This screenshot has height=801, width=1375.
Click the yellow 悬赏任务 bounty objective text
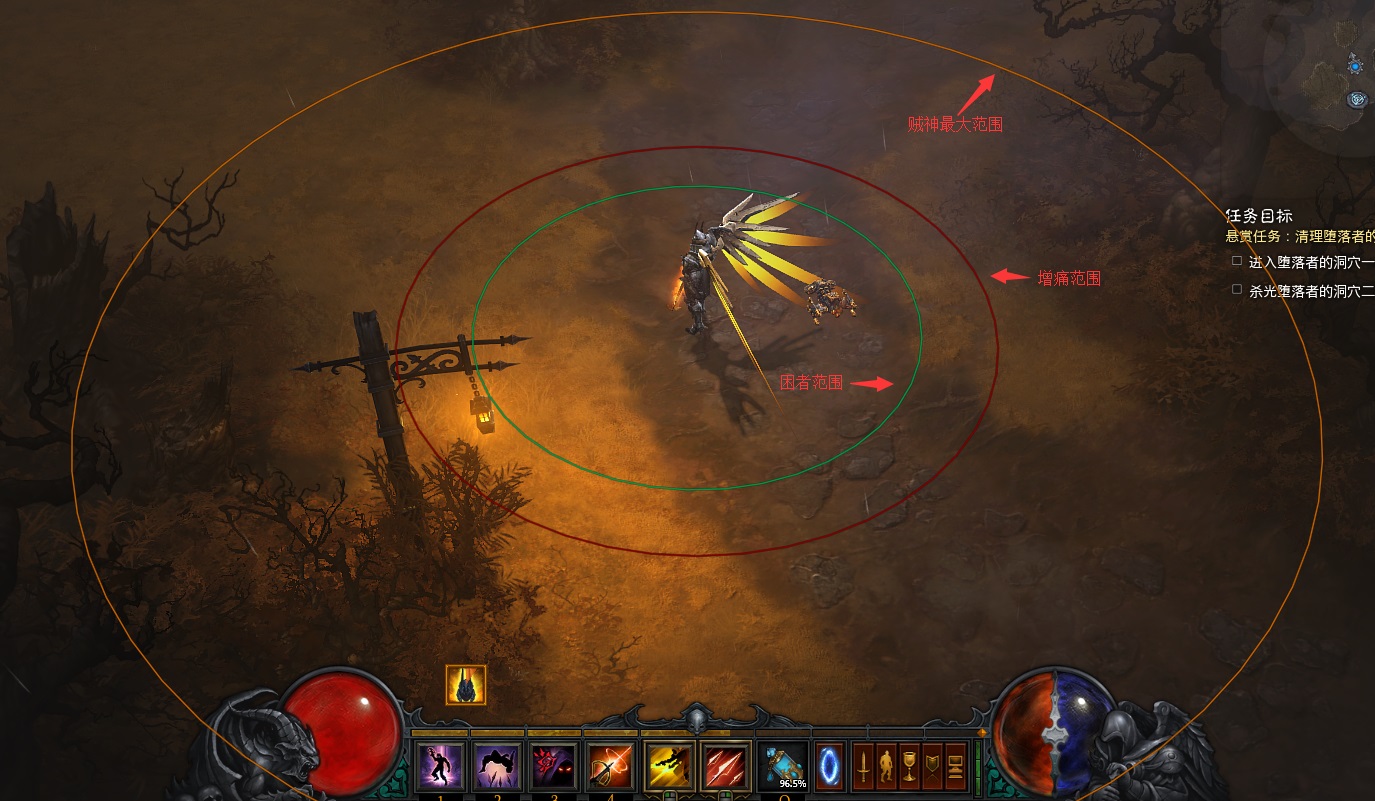pos(1300,237)
